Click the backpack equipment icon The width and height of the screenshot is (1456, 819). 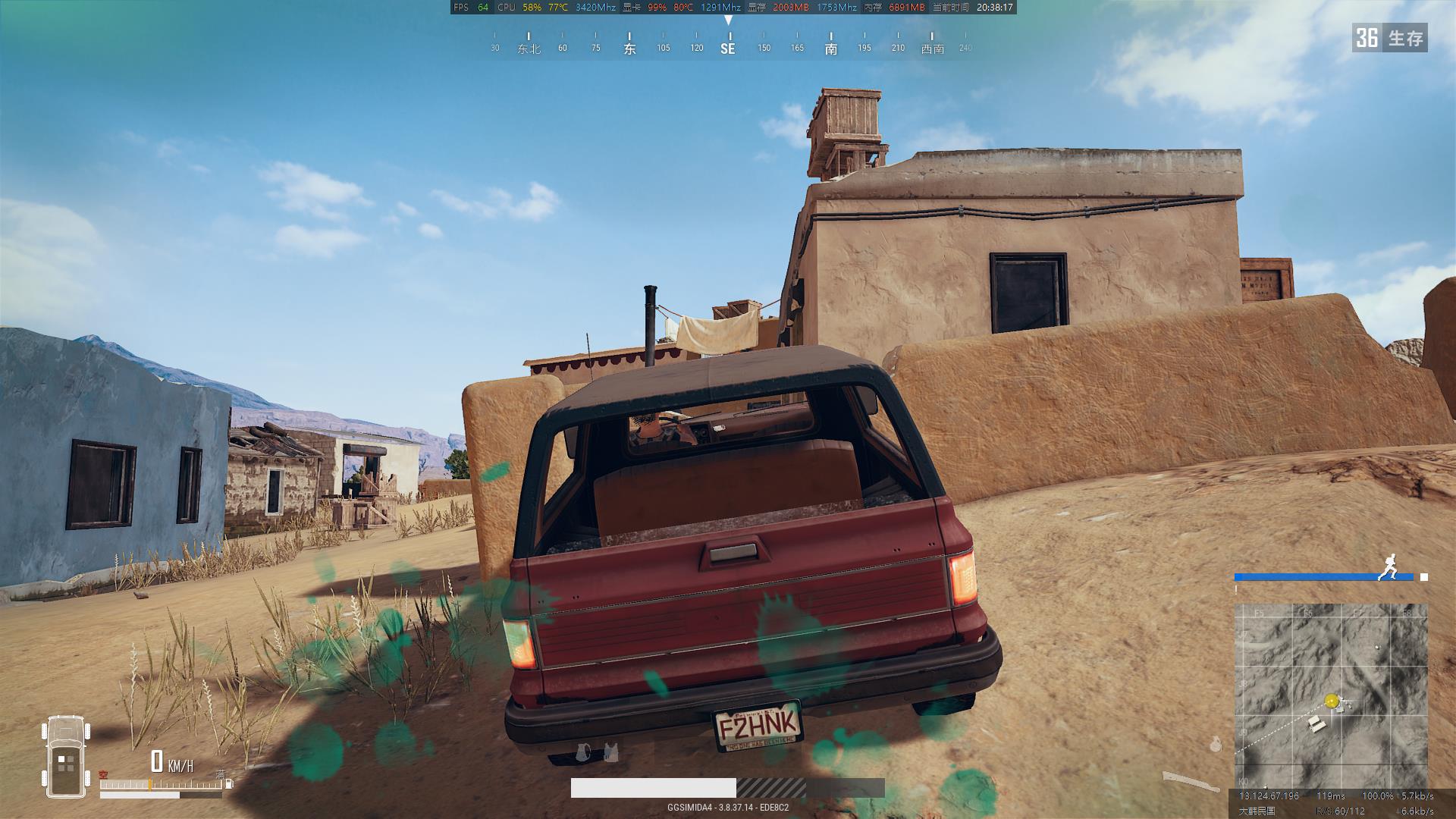(x=583, y=752)
